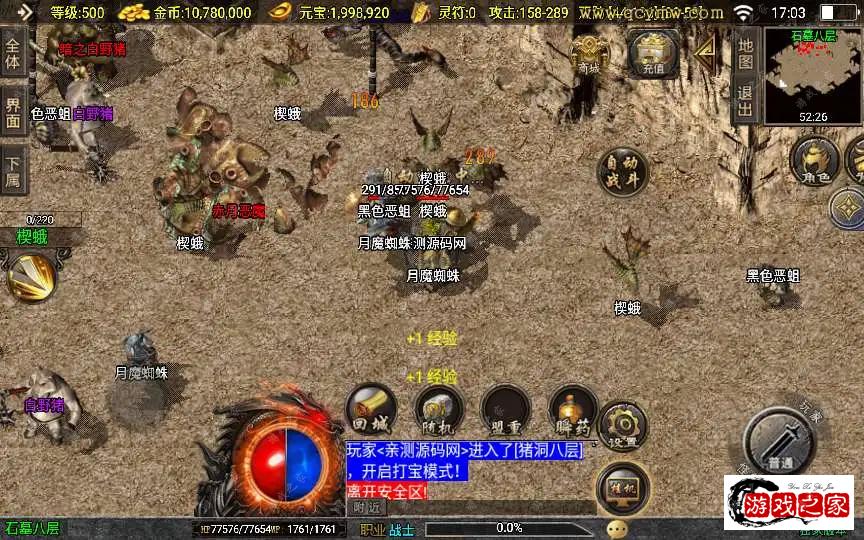Open the 角色 character sheet icon
The image size is (864, 540).
pos(814,161)
